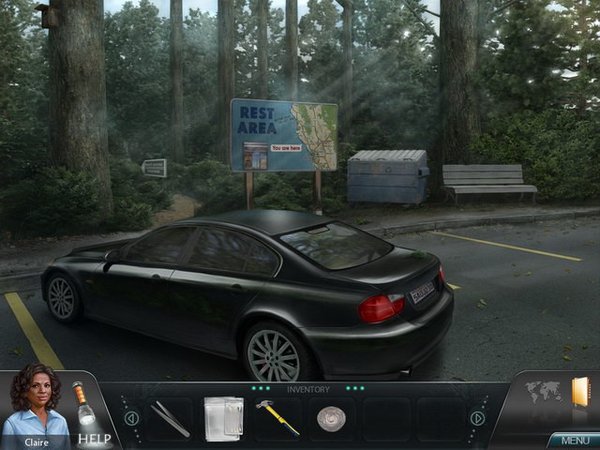Select the tweezers in inventory

[x=170, y=418]
